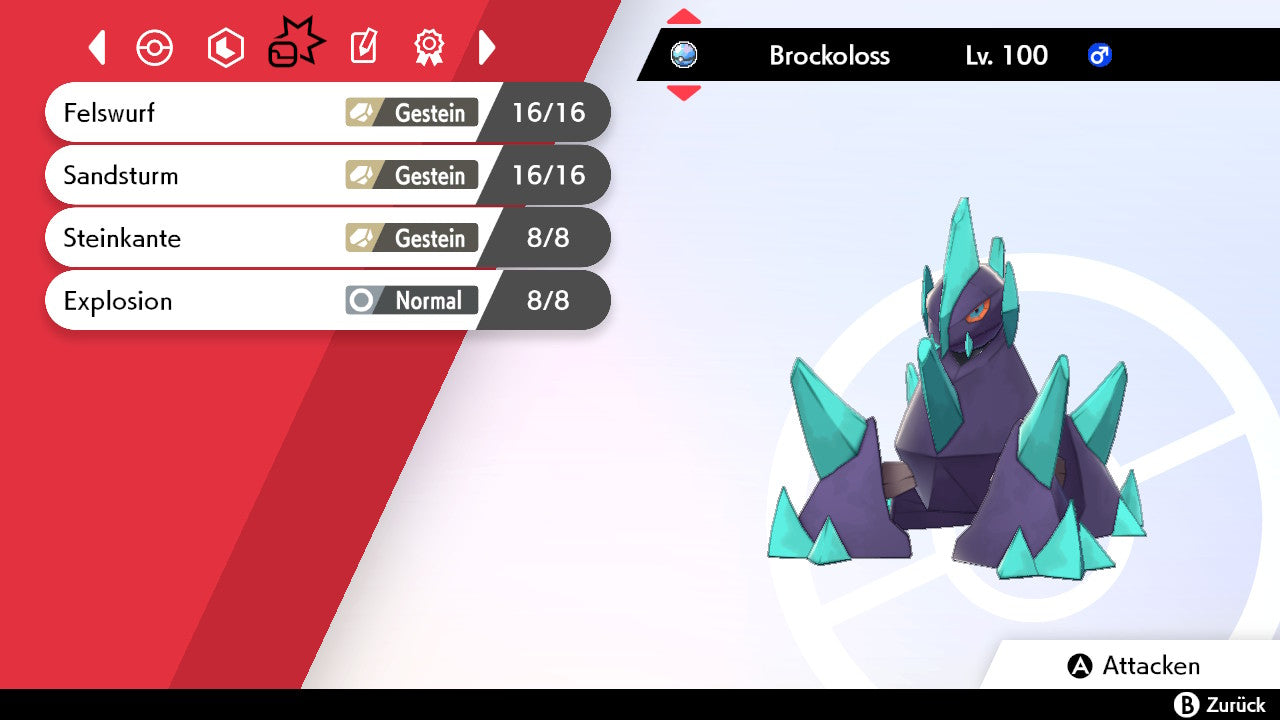This screenshot has width=1280, height=720.
Task: Show previous Pokémon with the up arrow
Action: pyautogui.click(x=684, y=17)
